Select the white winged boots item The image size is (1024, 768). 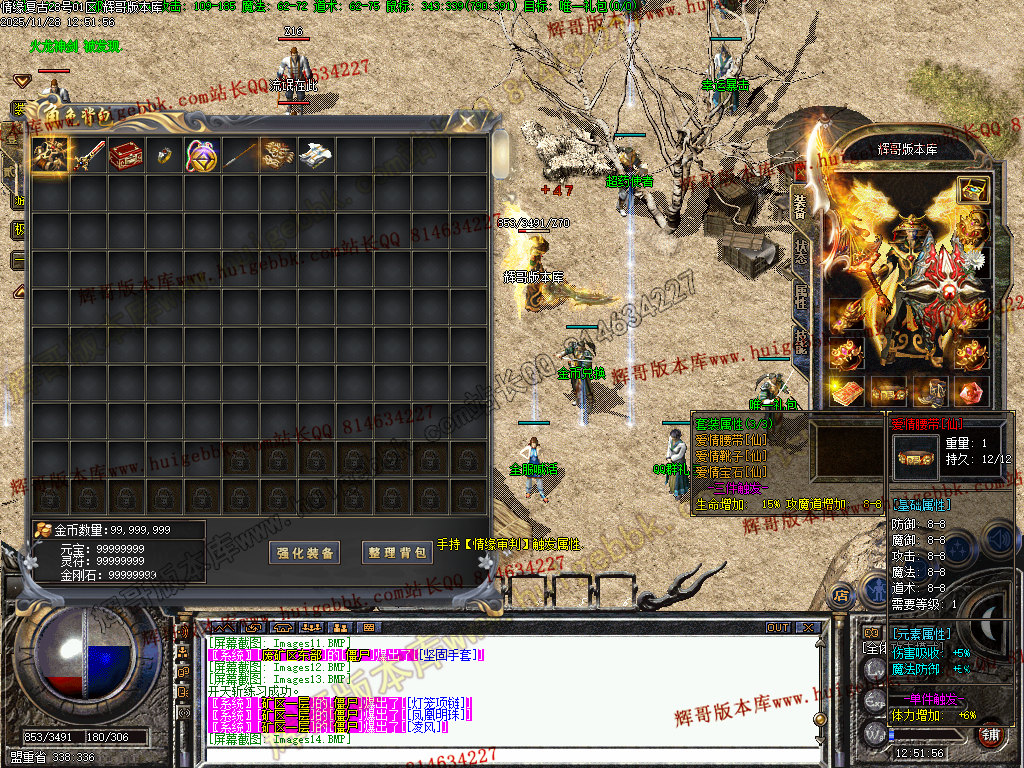point(316,155)
